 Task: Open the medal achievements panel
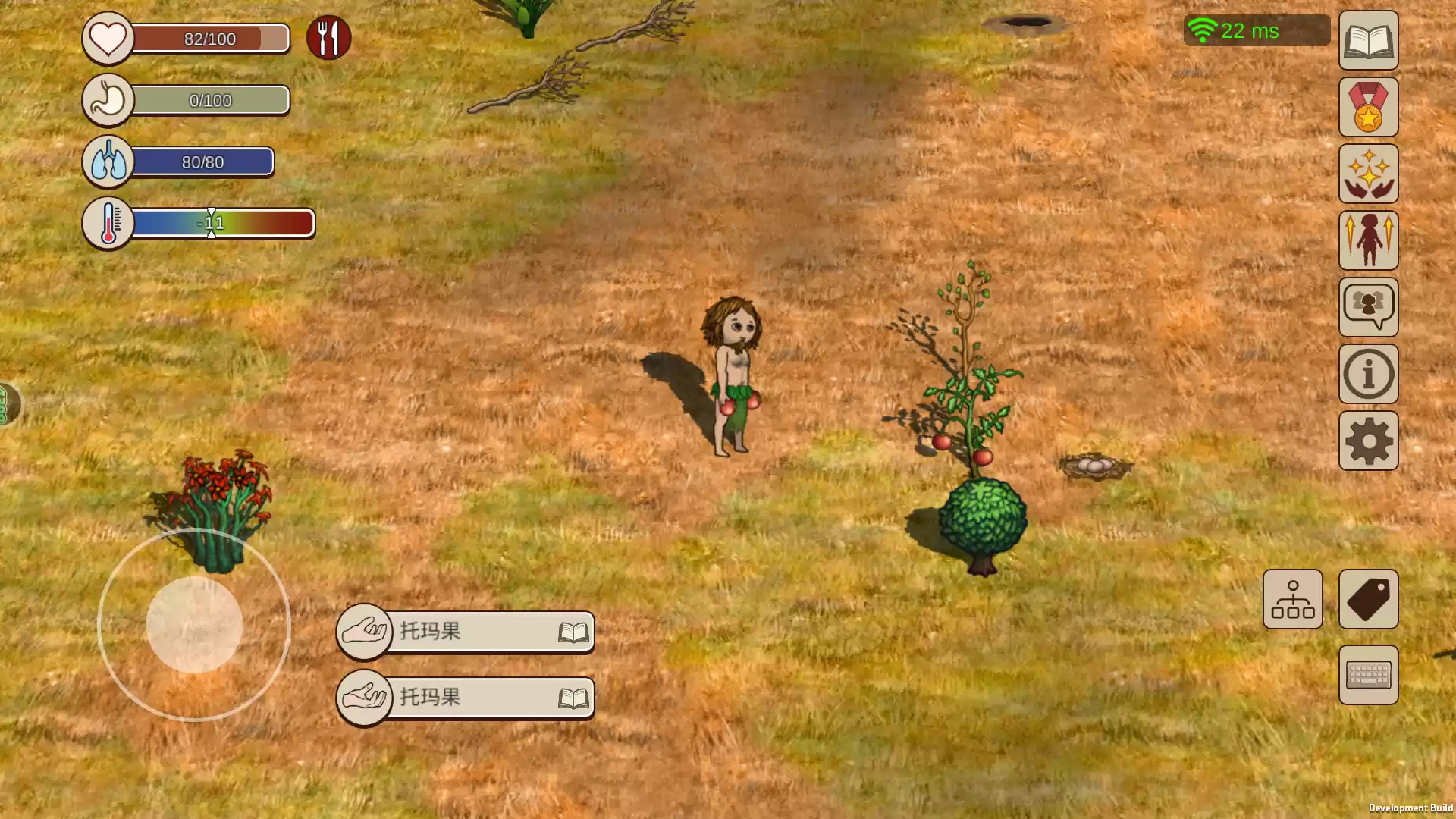pyautogui.click(x=1368, y=107)
